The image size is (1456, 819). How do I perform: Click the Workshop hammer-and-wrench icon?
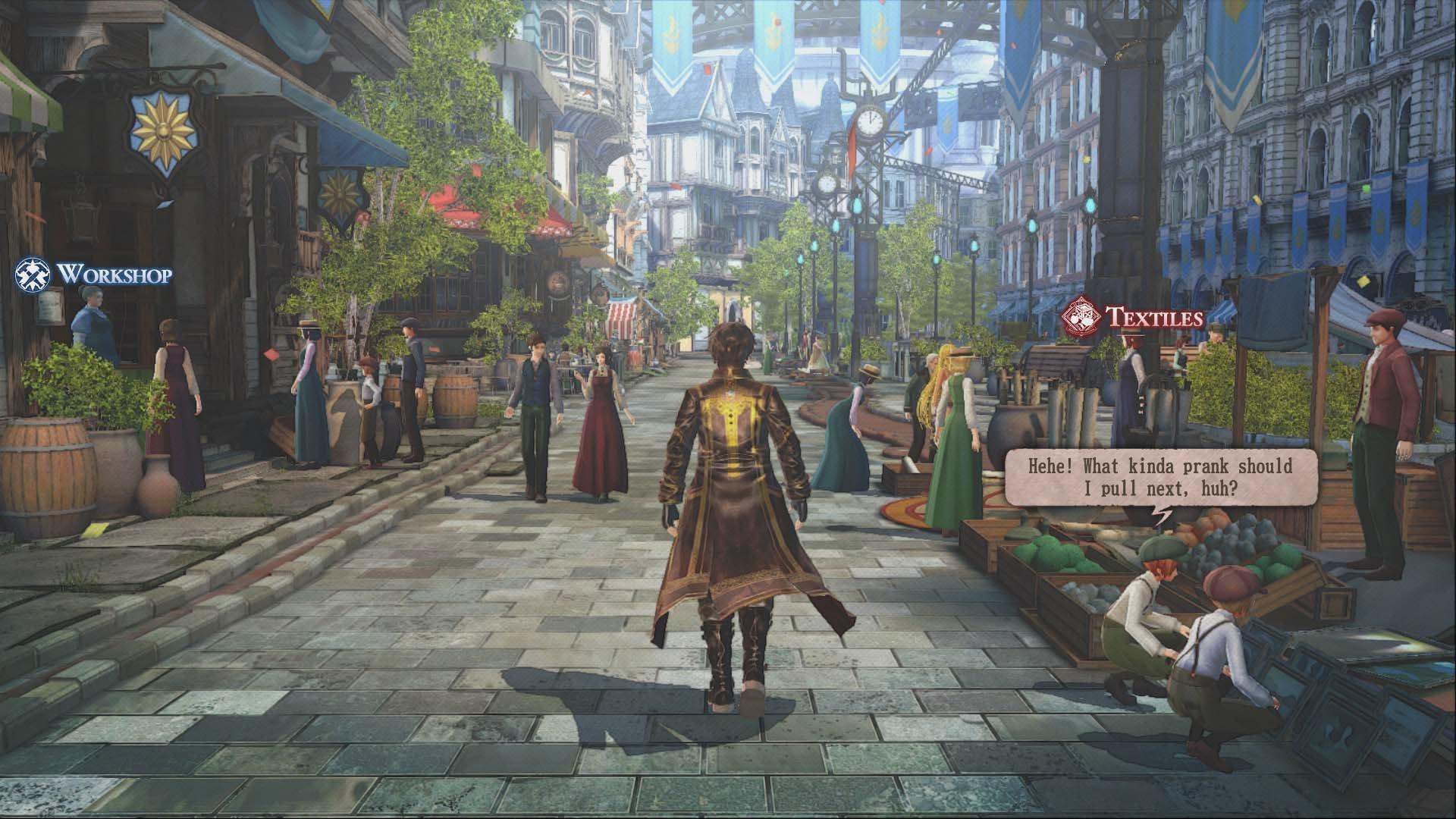32,273
